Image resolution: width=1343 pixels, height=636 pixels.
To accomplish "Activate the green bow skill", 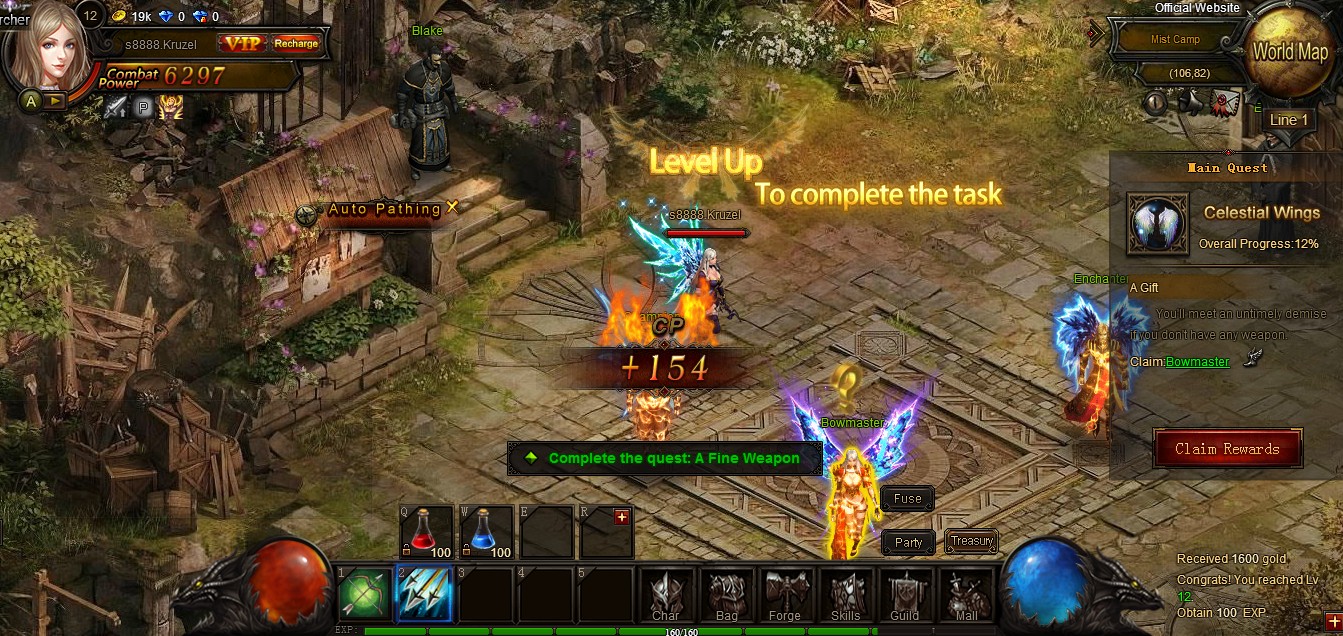I will coord(363,595).
